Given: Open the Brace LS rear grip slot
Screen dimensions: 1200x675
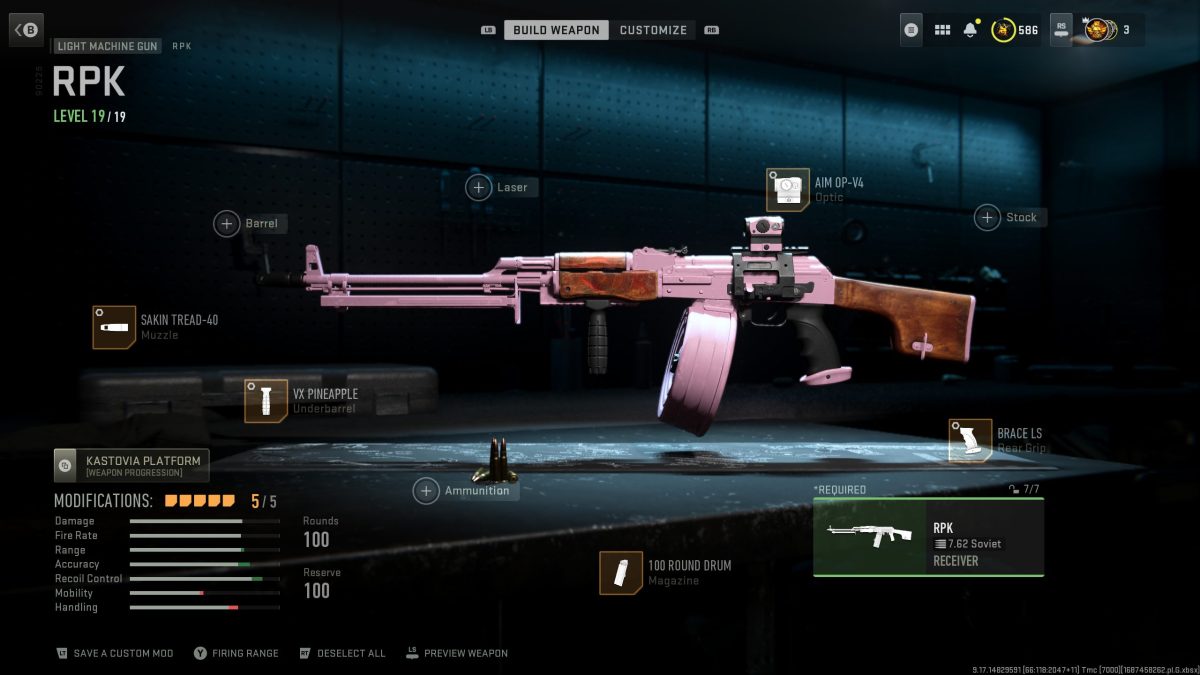Looking at the screenshot, I should click(970, 440).
